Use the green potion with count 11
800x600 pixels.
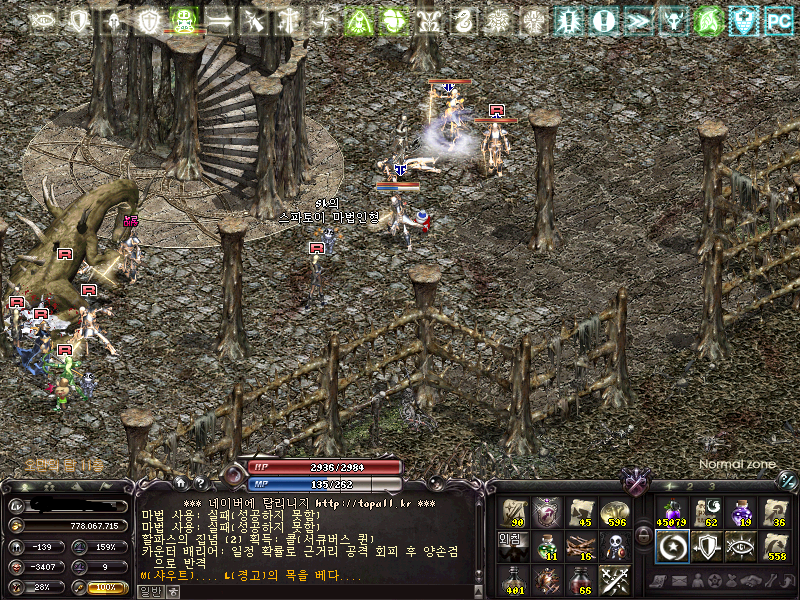[547, 546]
